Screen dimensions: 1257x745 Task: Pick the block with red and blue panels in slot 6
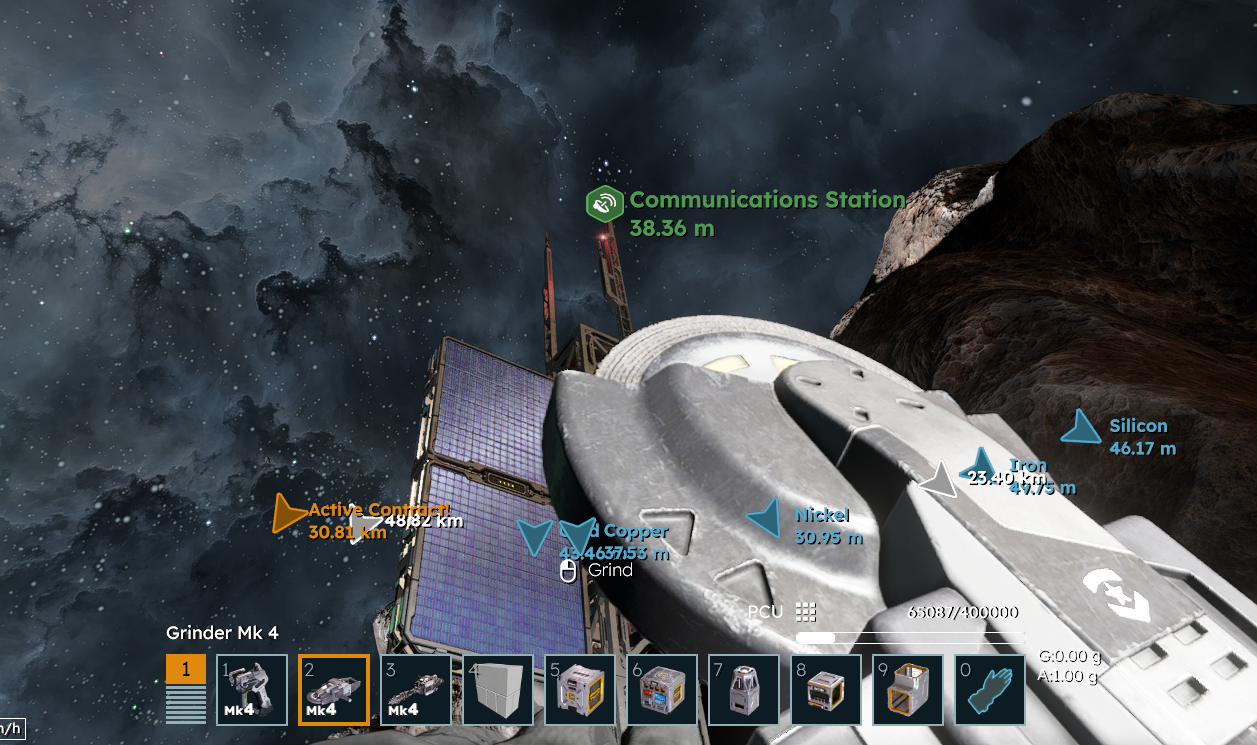pyautogui.click(x=662, y=689)
